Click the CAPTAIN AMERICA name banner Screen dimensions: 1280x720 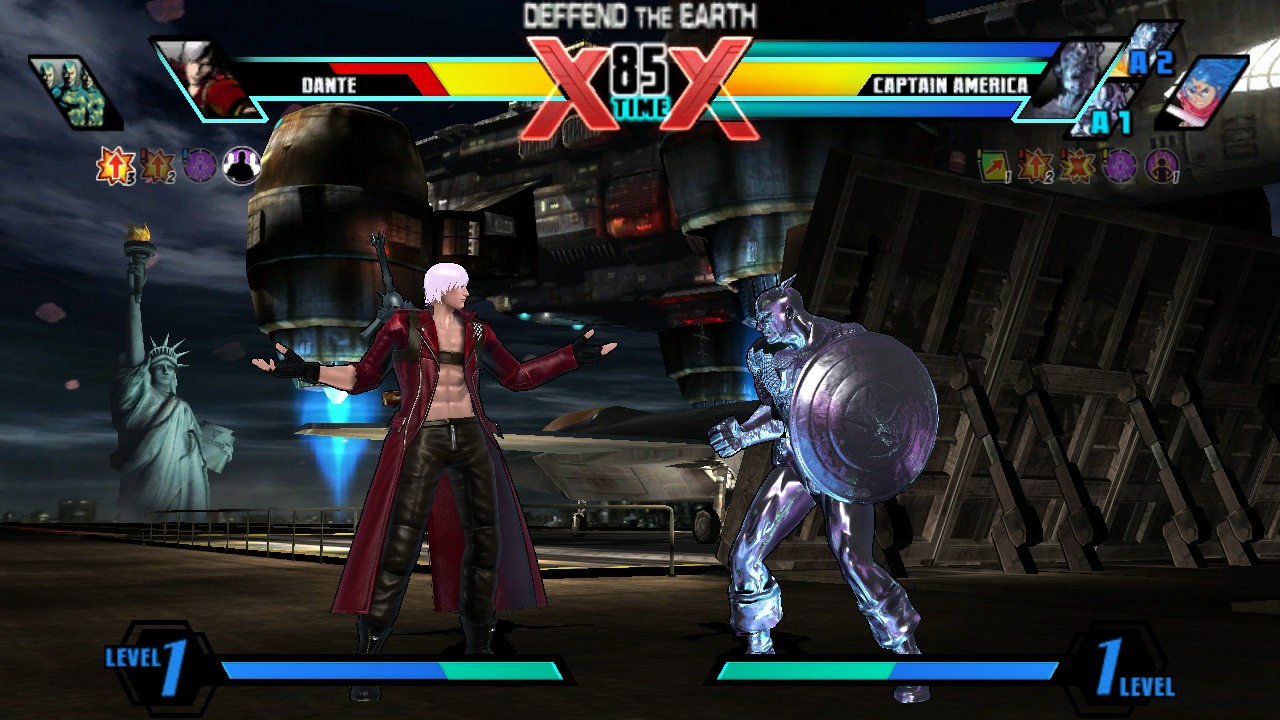pos(949,85)
